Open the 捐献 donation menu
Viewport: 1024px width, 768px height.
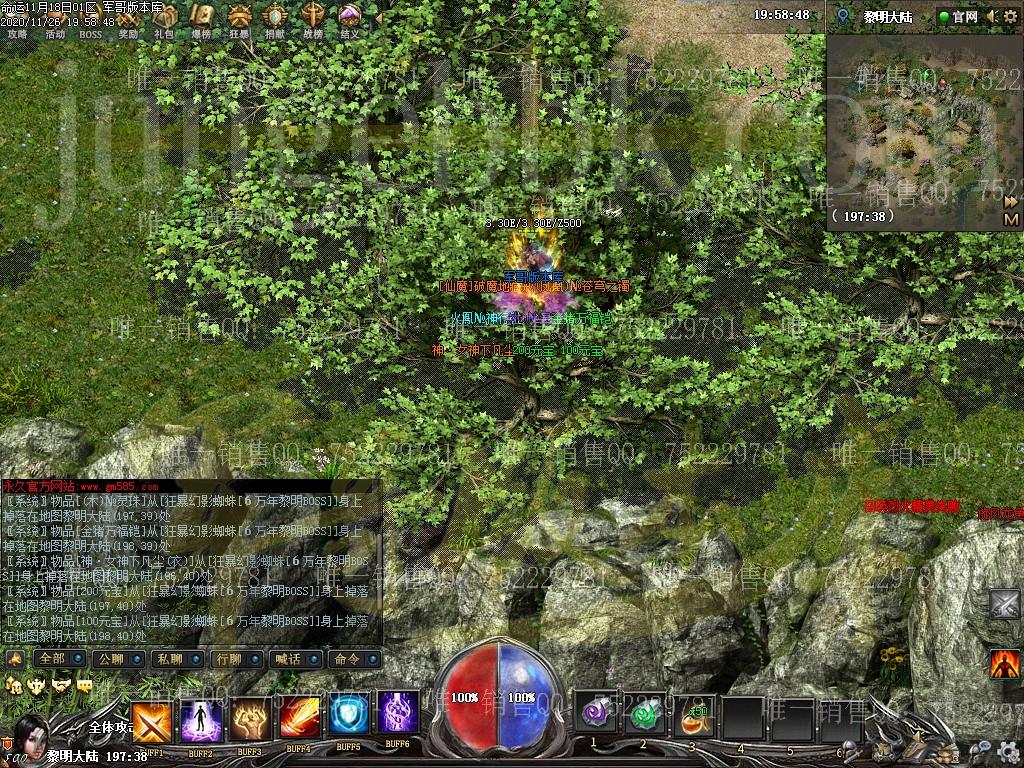[276, 18]
